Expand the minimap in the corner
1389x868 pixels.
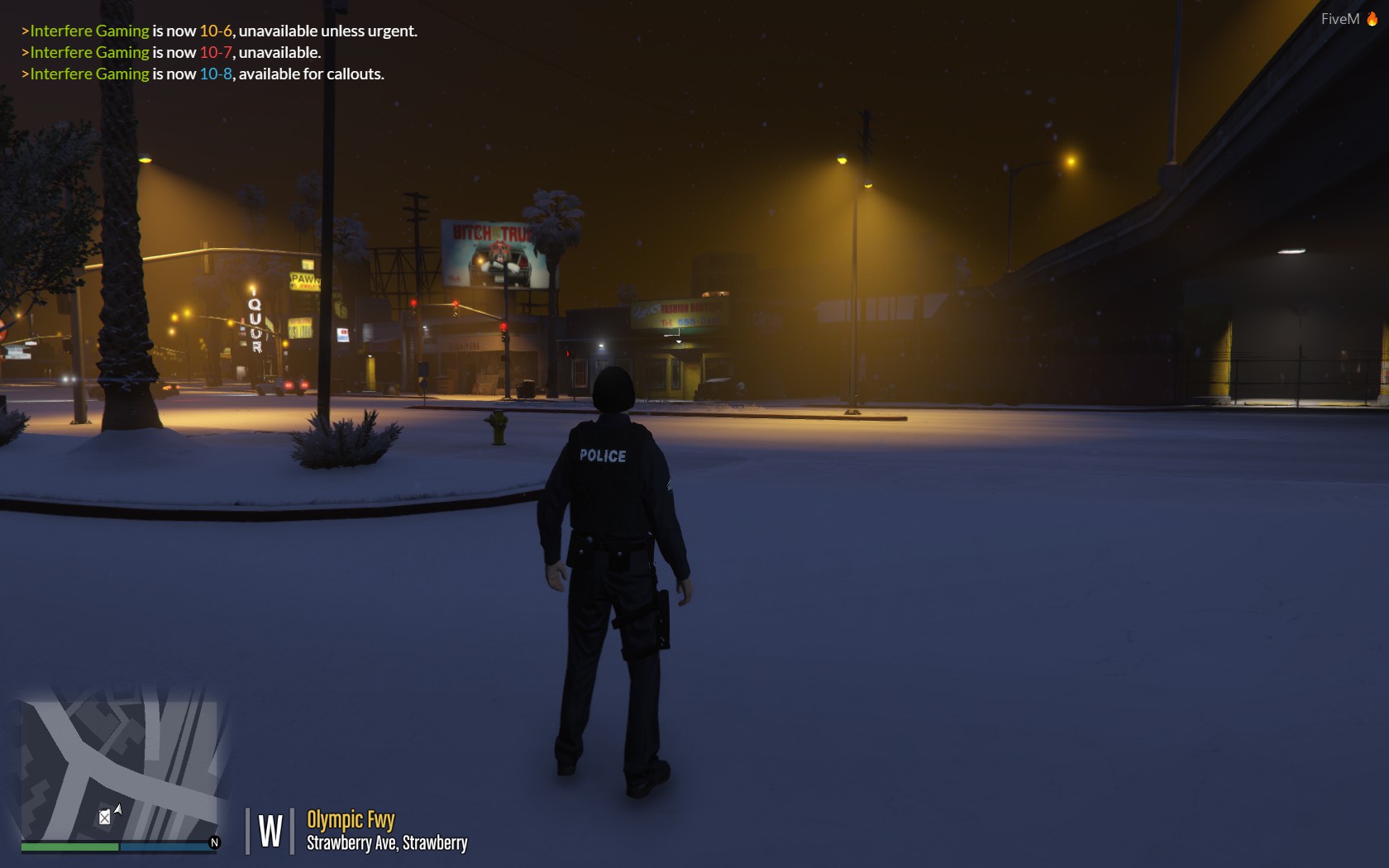click(x=116, y=761)
